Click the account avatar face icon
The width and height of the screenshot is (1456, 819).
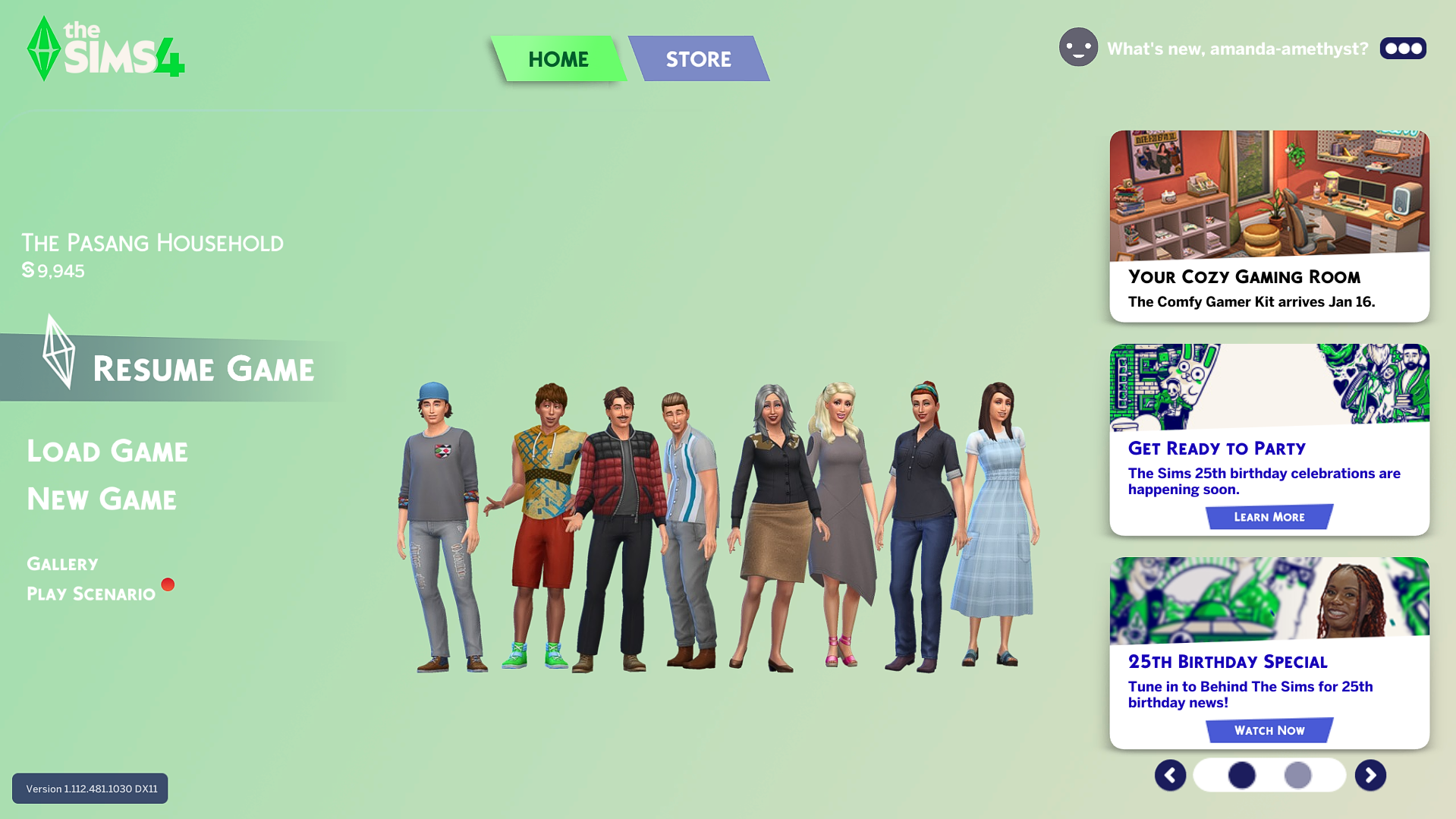pyautogui.click(x=1078, y=47)
